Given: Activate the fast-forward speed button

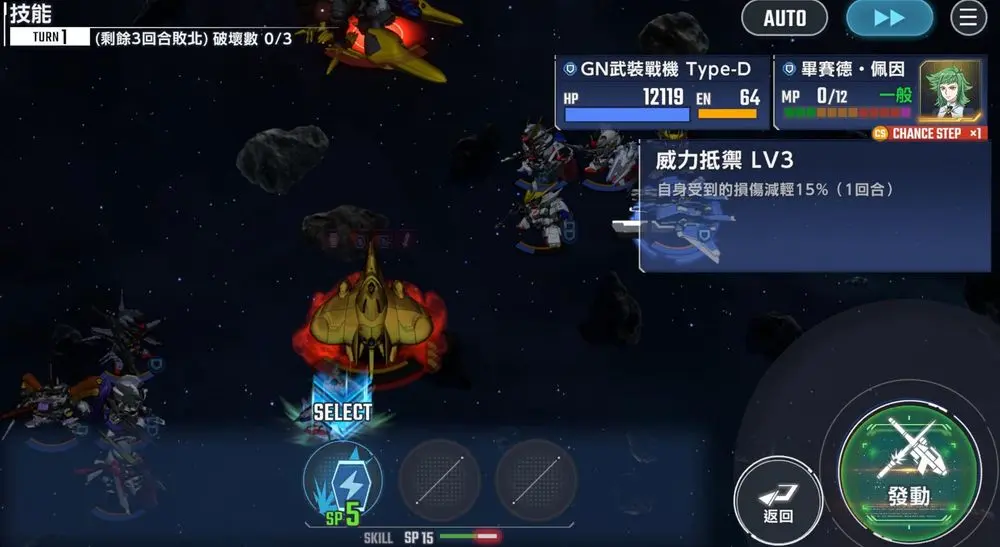Looking at the screenshot, I should click(x=889, y=18).
